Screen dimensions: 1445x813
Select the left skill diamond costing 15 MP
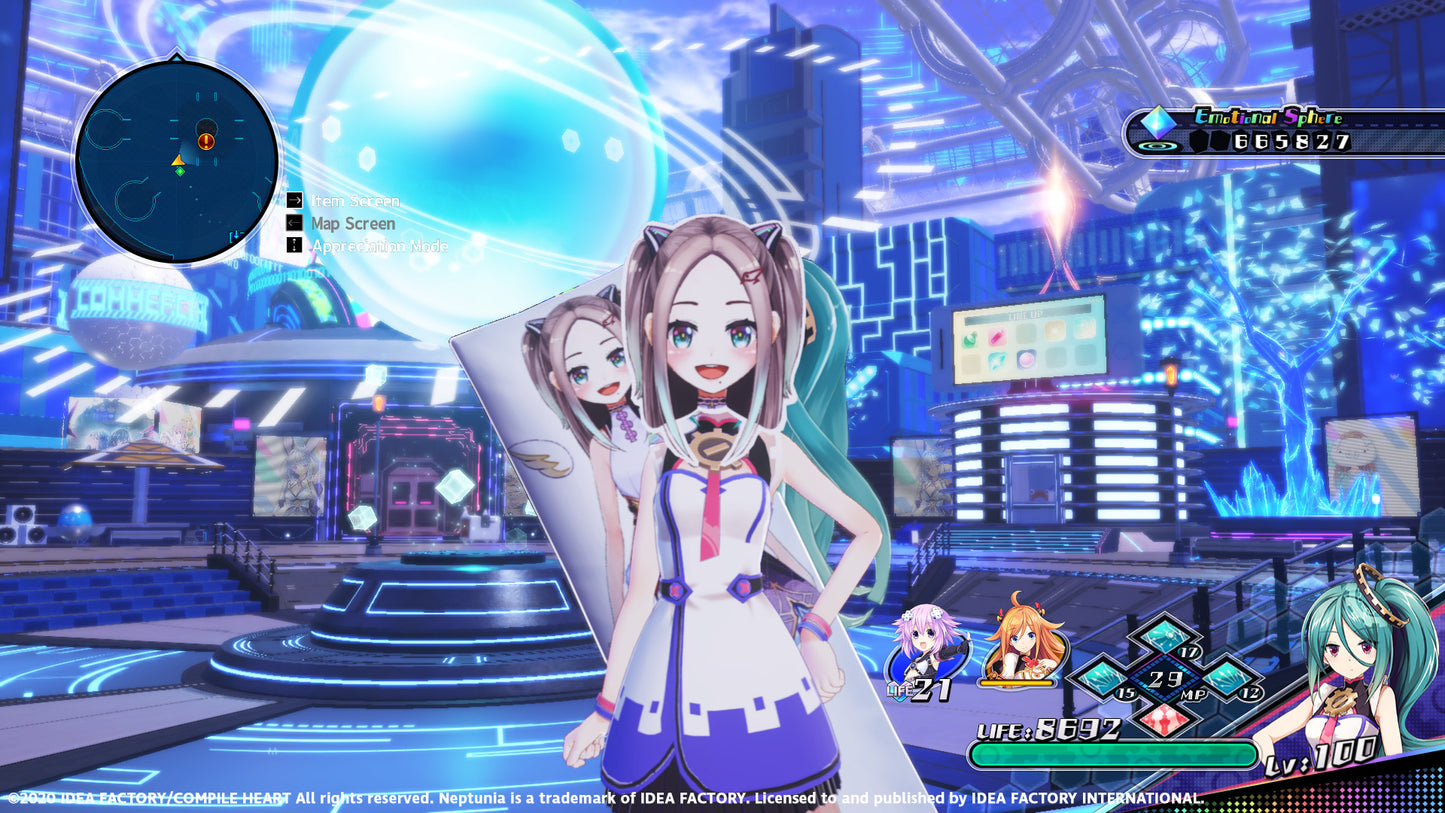coord(1102,678)
